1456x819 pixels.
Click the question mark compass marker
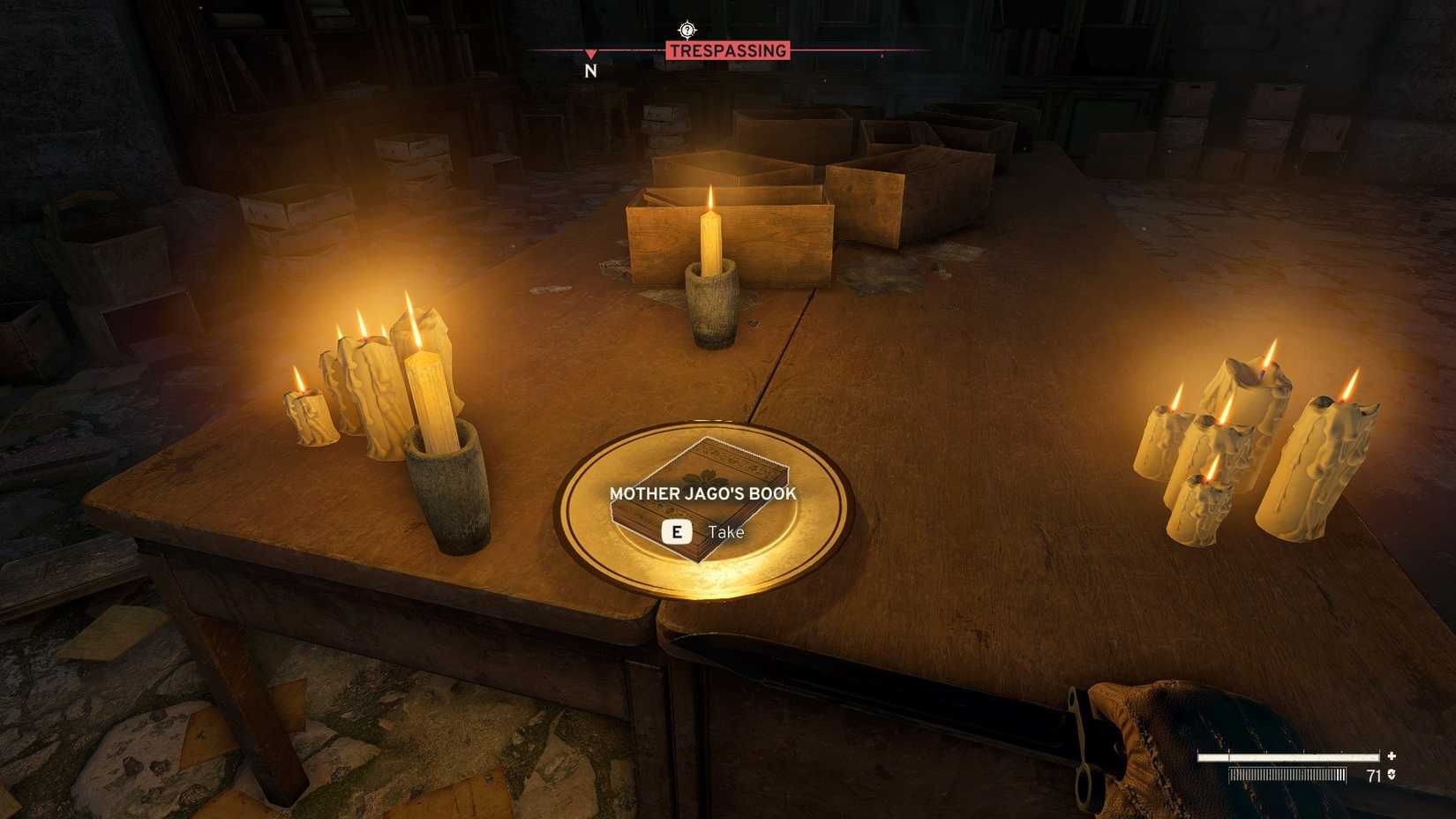coord(687,31)
